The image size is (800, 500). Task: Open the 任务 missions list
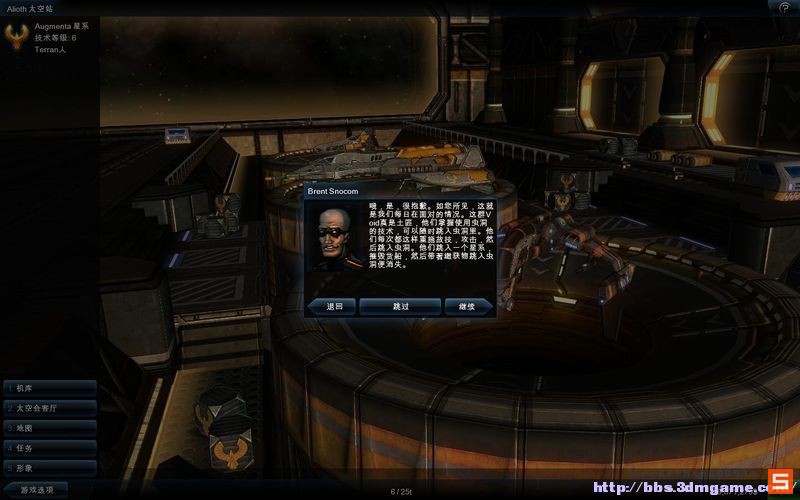pyautogui.click(x=48, y=448)
